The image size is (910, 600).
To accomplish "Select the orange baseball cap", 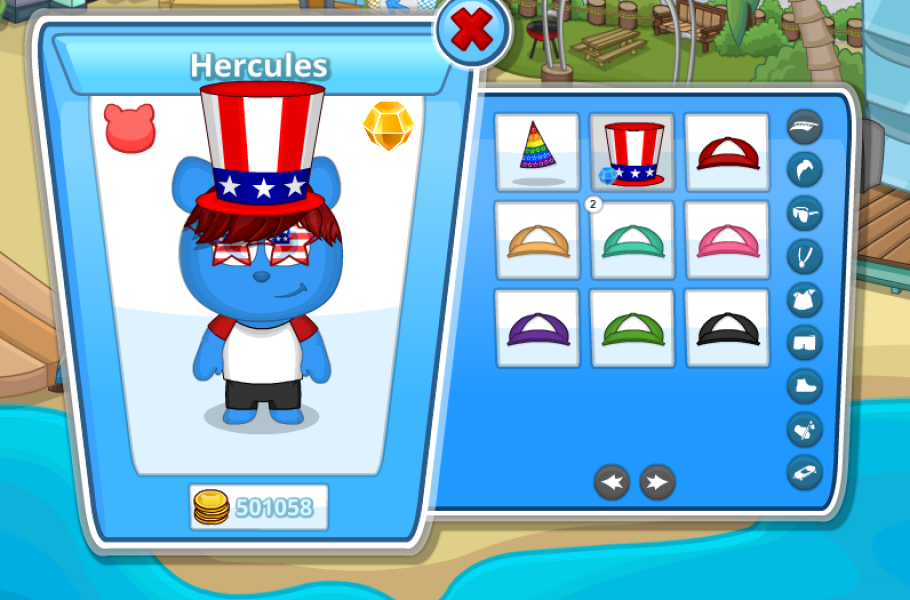I will (537, 240).
